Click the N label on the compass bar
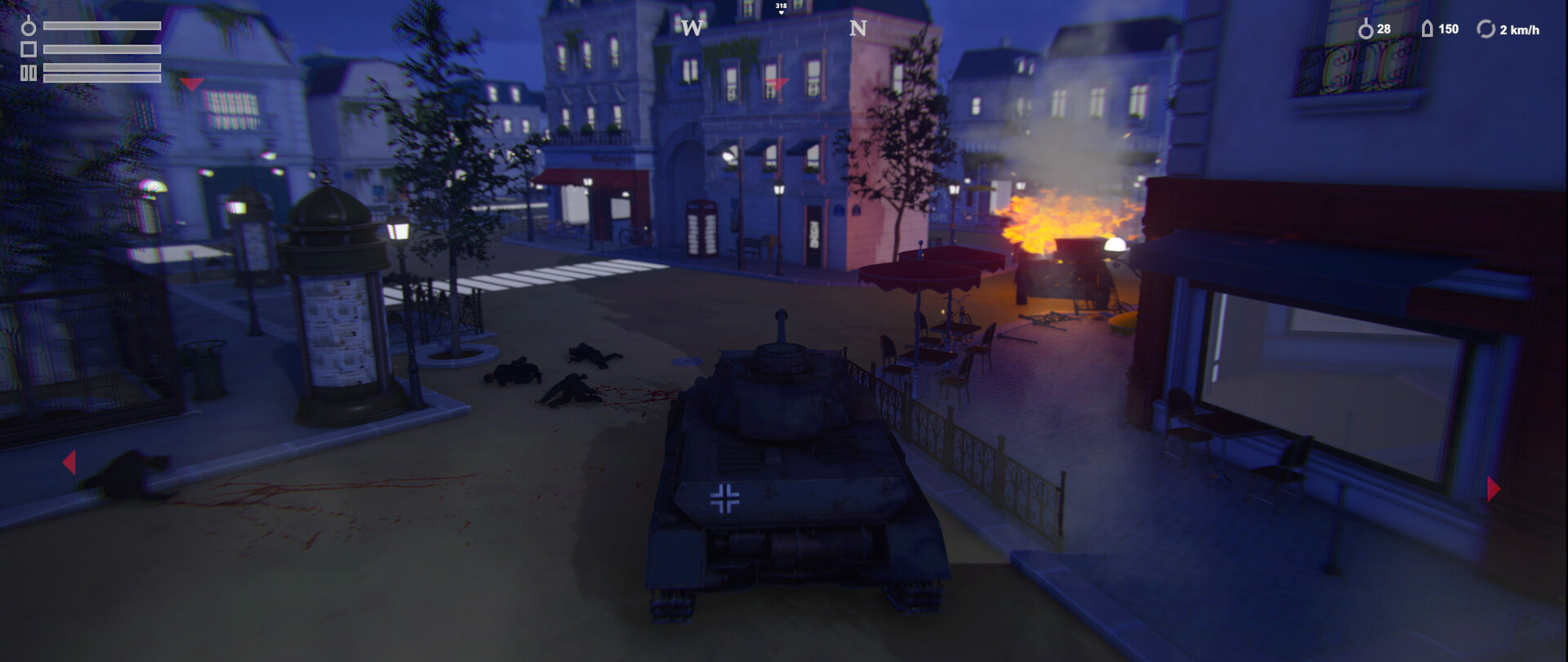The height and width of the screenshot is (662, 1568). click(858, 27)
